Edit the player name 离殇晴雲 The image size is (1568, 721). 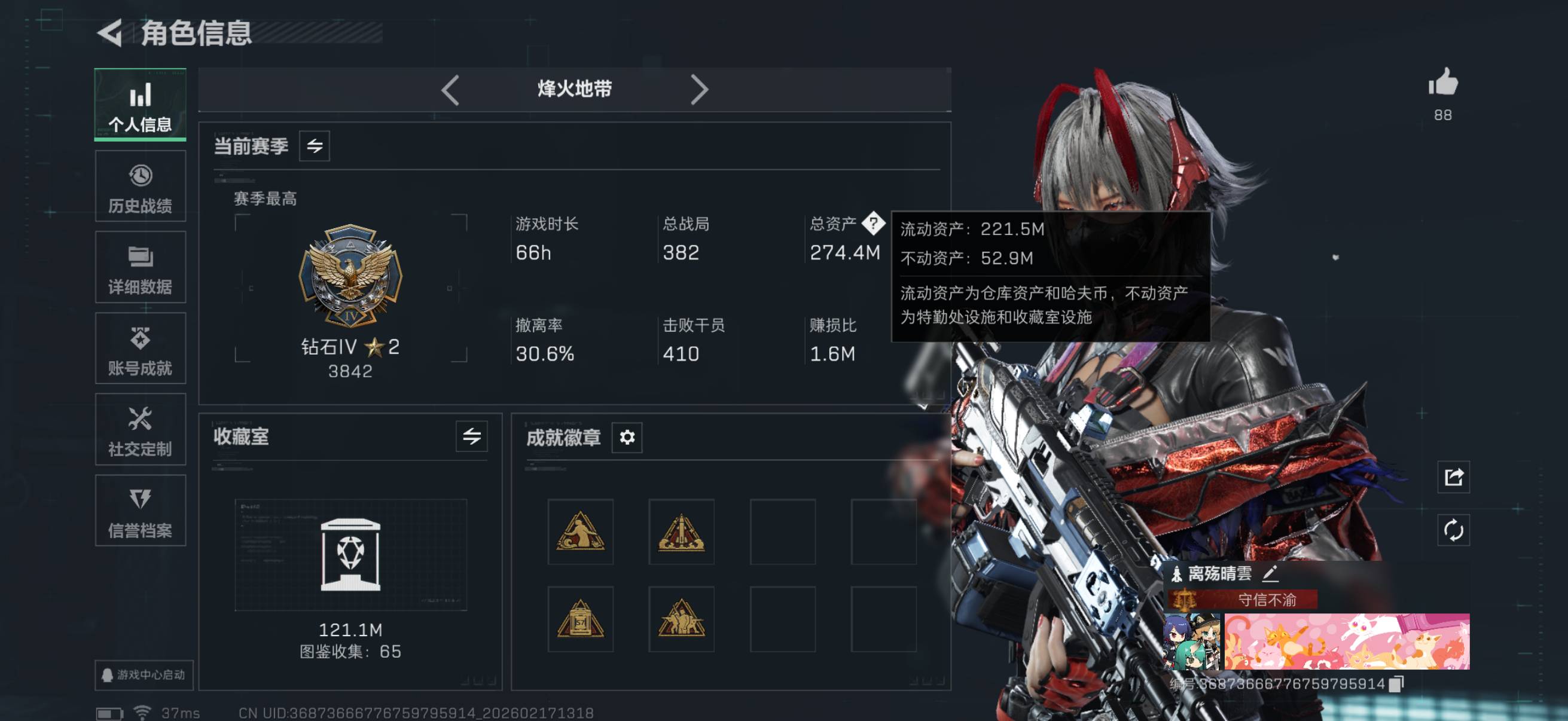(1270, 573)
